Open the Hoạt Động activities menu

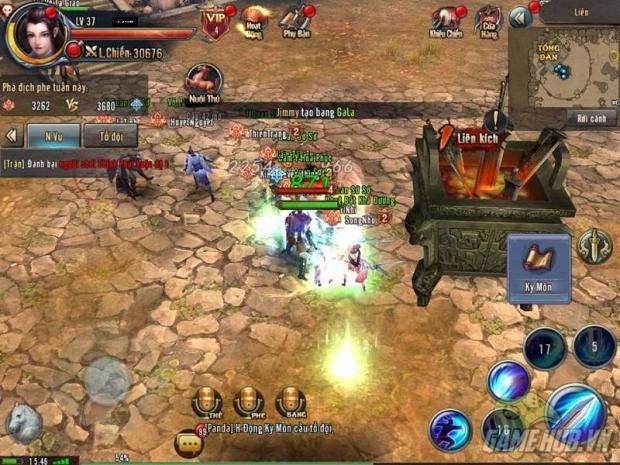(x=254, y=22)
